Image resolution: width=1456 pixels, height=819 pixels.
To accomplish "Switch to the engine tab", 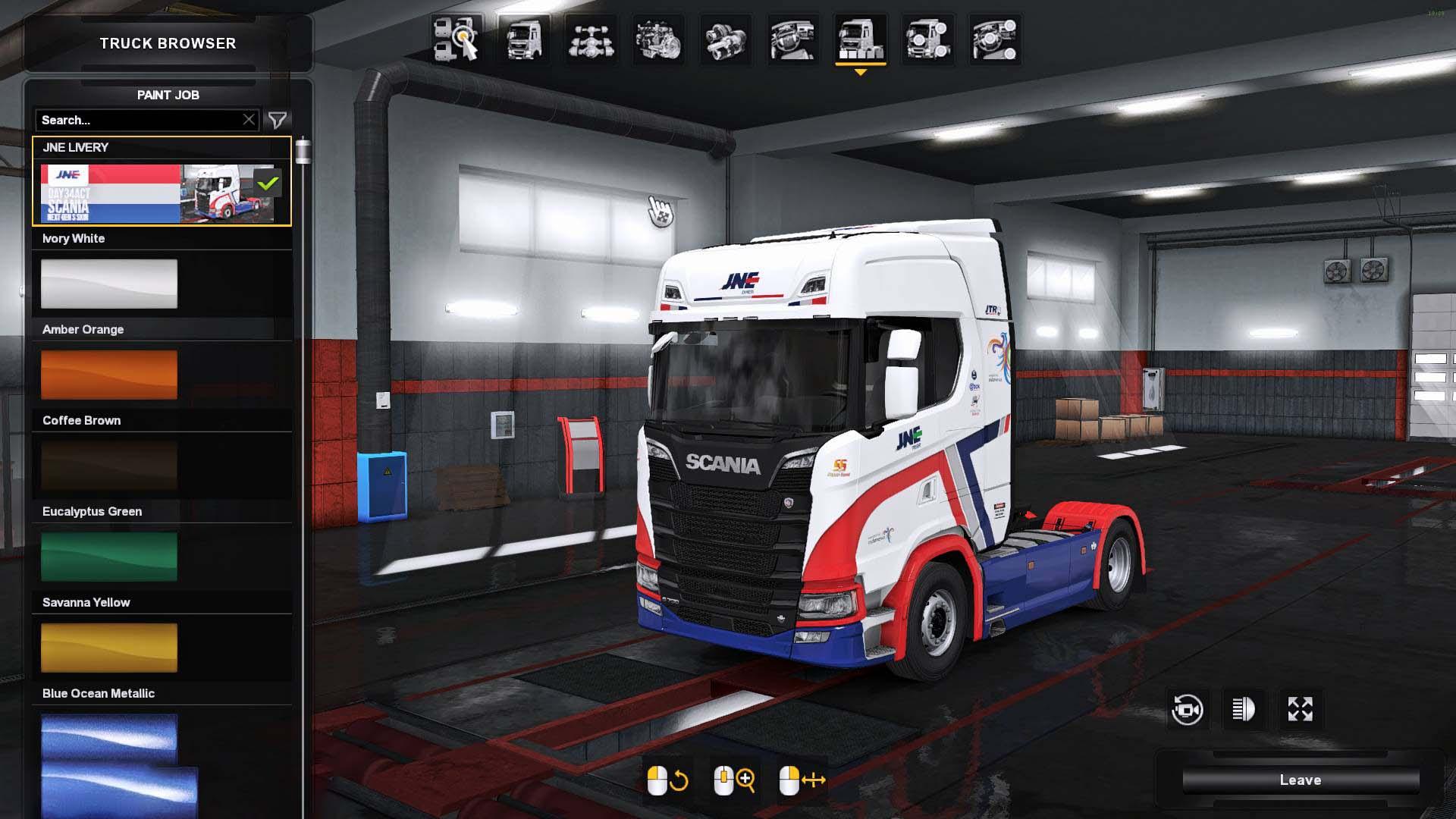I will click(x=657, y=39).
